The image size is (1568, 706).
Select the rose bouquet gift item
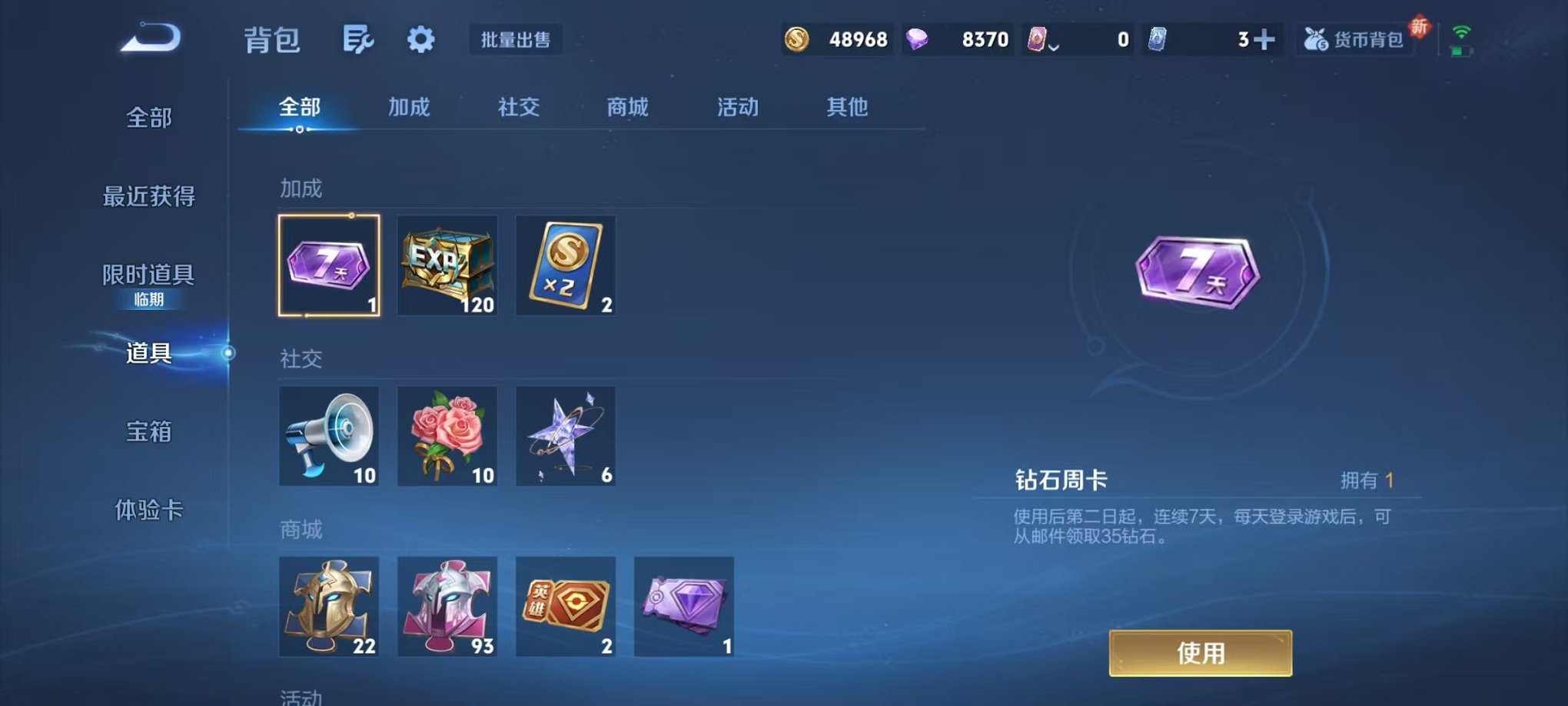[x=448, y=437]
